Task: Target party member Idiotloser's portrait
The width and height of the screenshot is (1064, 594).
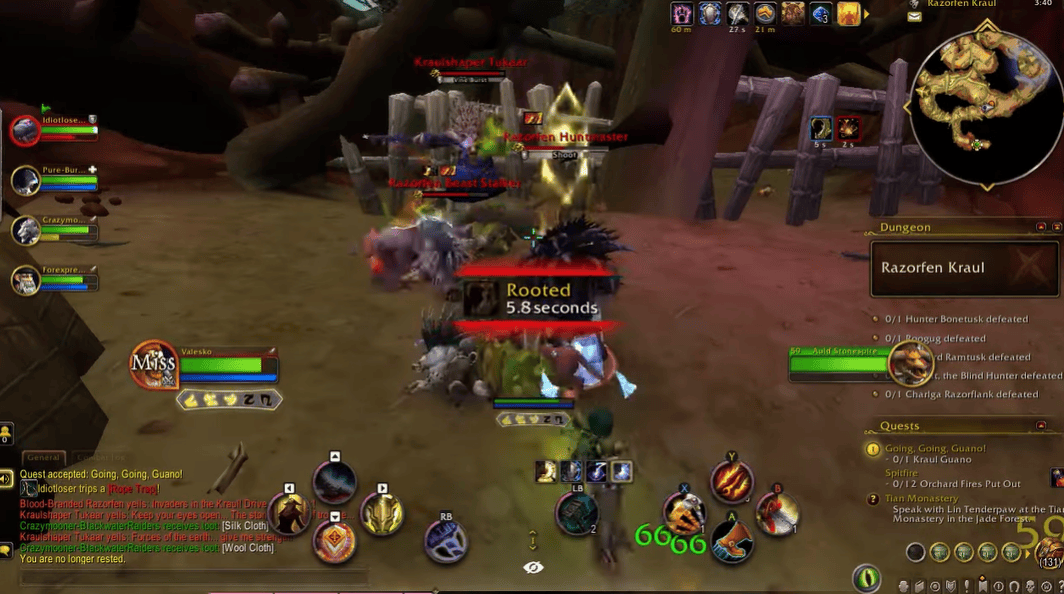Action: (x=25, y=131)
